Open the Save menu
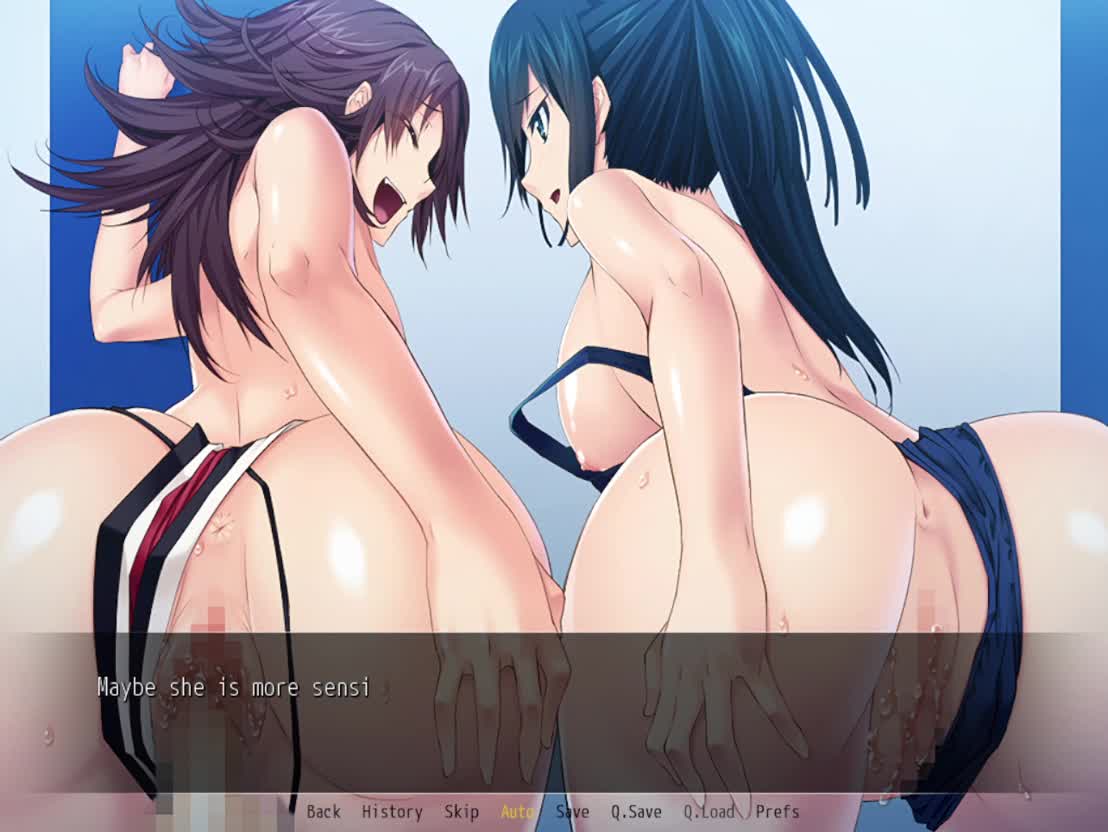 [x=572, y=812]
